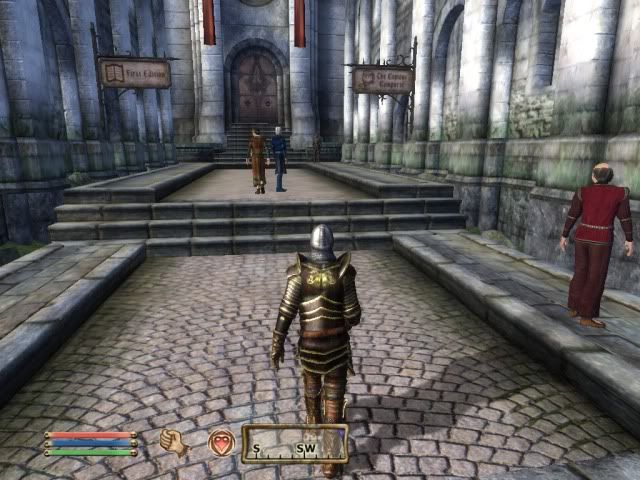Screen dimensions: 640x480
Task: Click the compass bar
Action: [294, 443]
